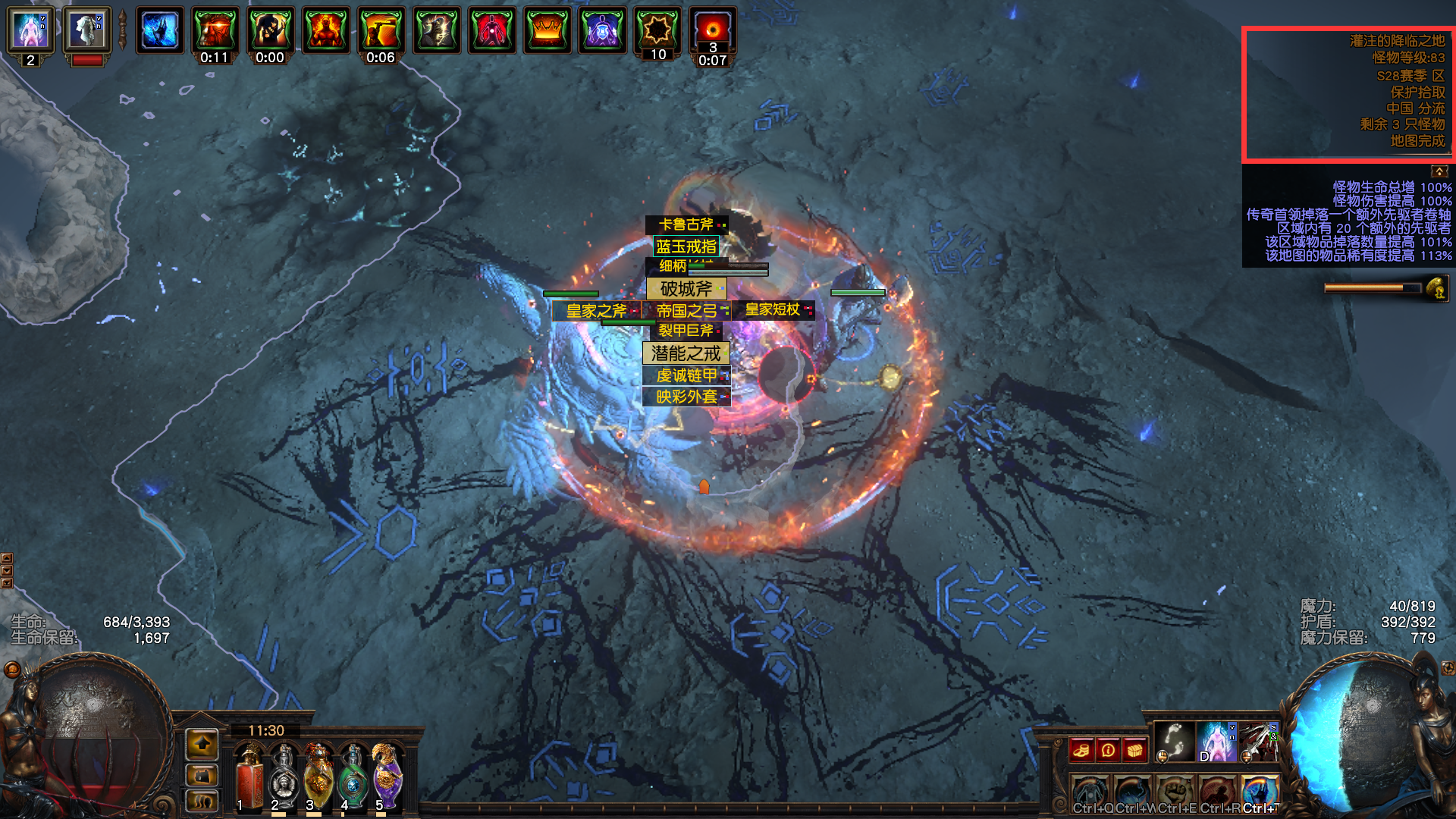Select the footprints movement skill slot

click(1173, 741)
